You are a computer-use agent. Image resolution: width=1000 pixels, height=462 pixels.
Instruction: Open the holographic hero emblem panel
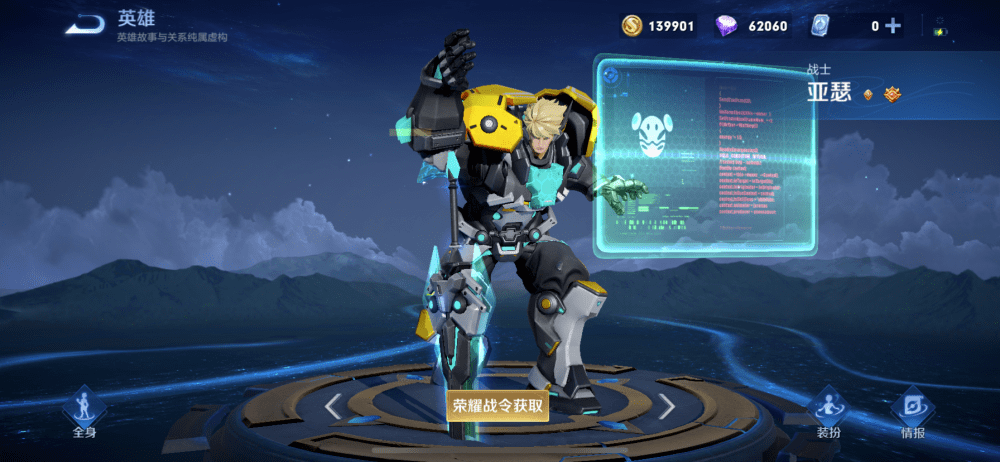[x=704, y=155]
